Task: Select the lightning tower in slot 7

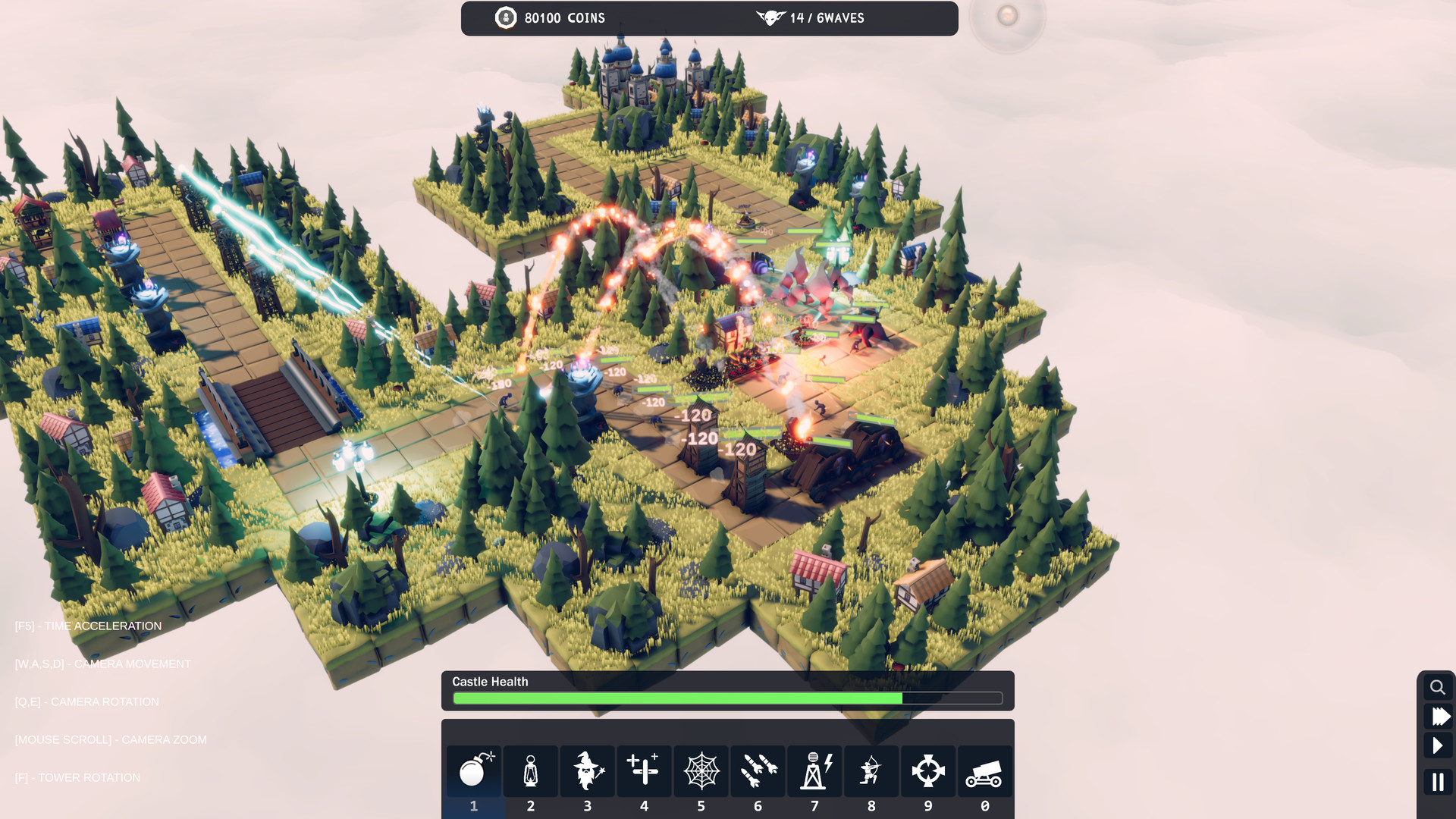Action: click(x=814, y=770)
